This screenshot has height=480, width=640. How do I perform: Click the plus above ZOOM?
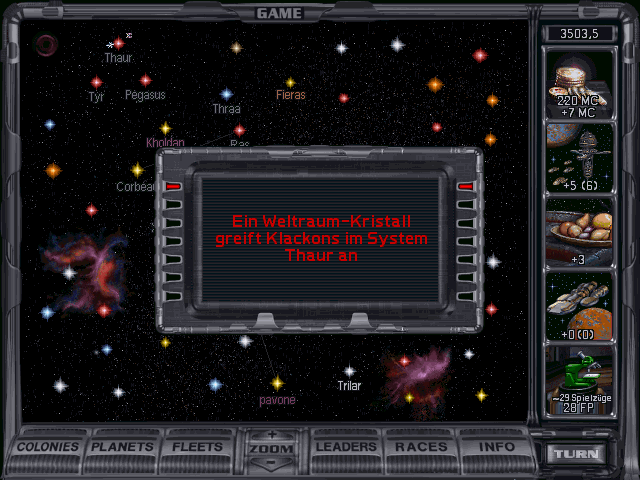[272, 434]
